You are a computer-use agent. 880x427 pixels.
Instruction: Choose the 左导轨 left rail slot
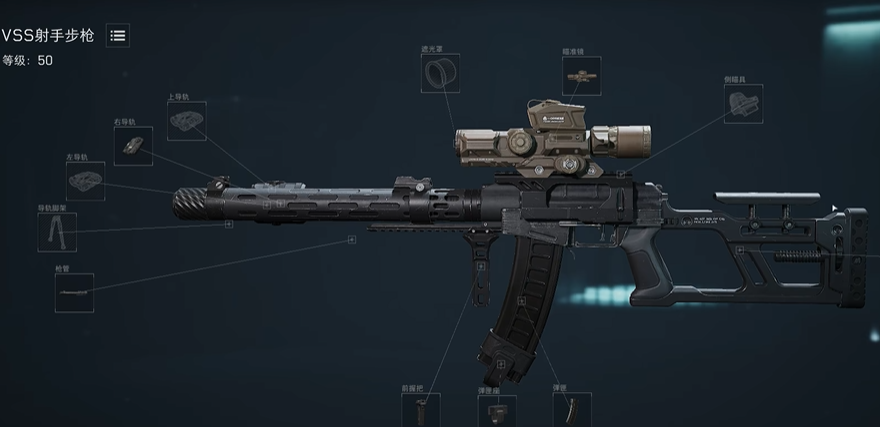(x=85, y=181)
